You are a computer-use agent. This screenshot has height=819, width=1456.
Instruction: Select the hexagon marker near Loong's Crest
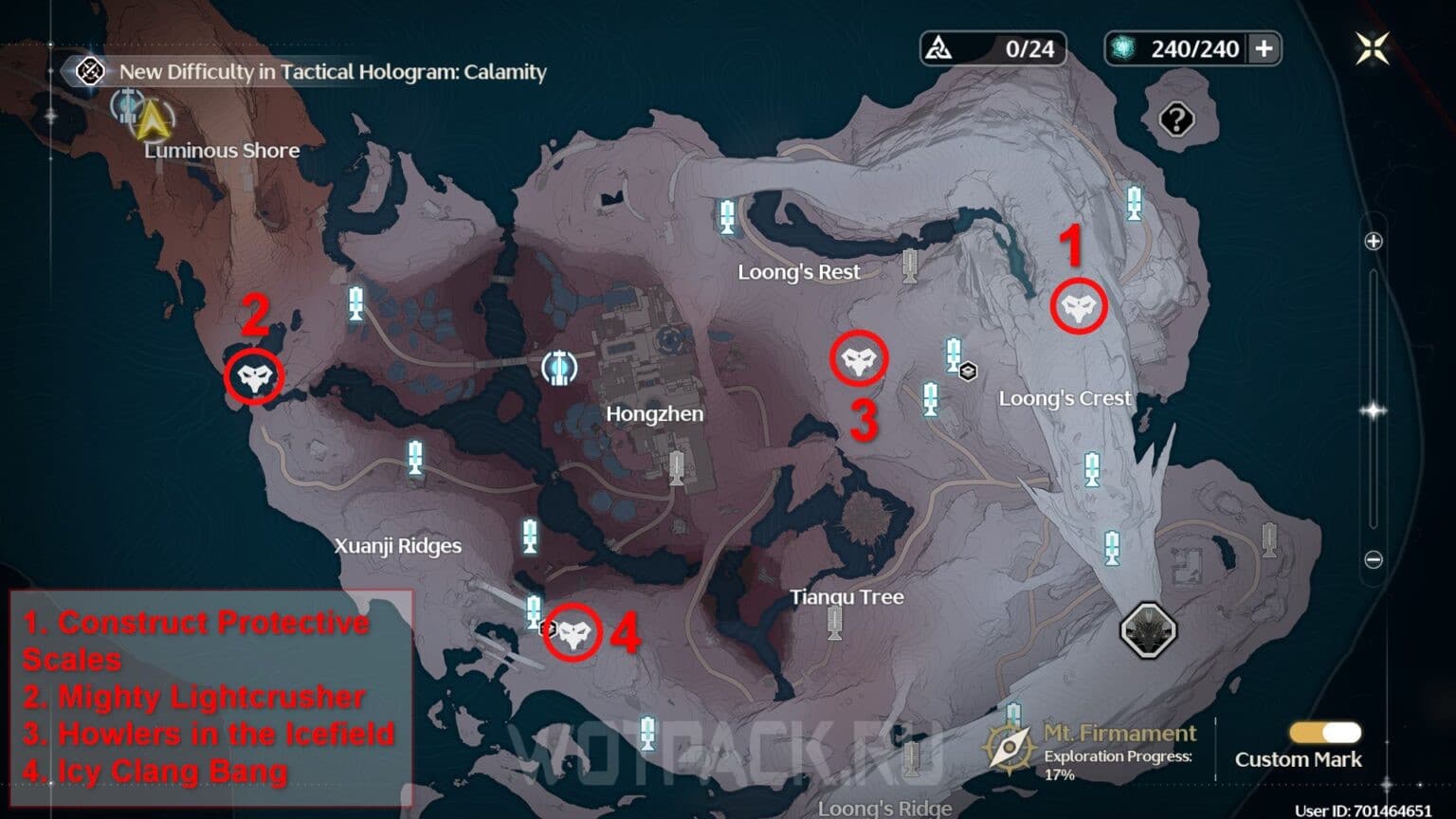point(967,372)
